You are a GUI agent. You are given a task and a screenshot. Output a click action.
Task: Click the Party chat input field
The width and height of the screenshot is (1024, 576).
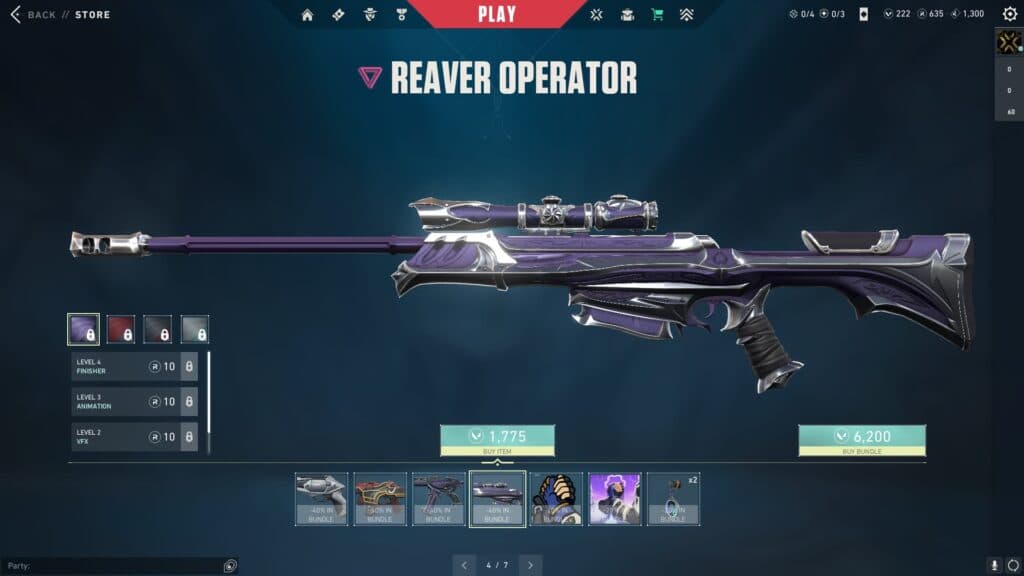pos(115,566)
